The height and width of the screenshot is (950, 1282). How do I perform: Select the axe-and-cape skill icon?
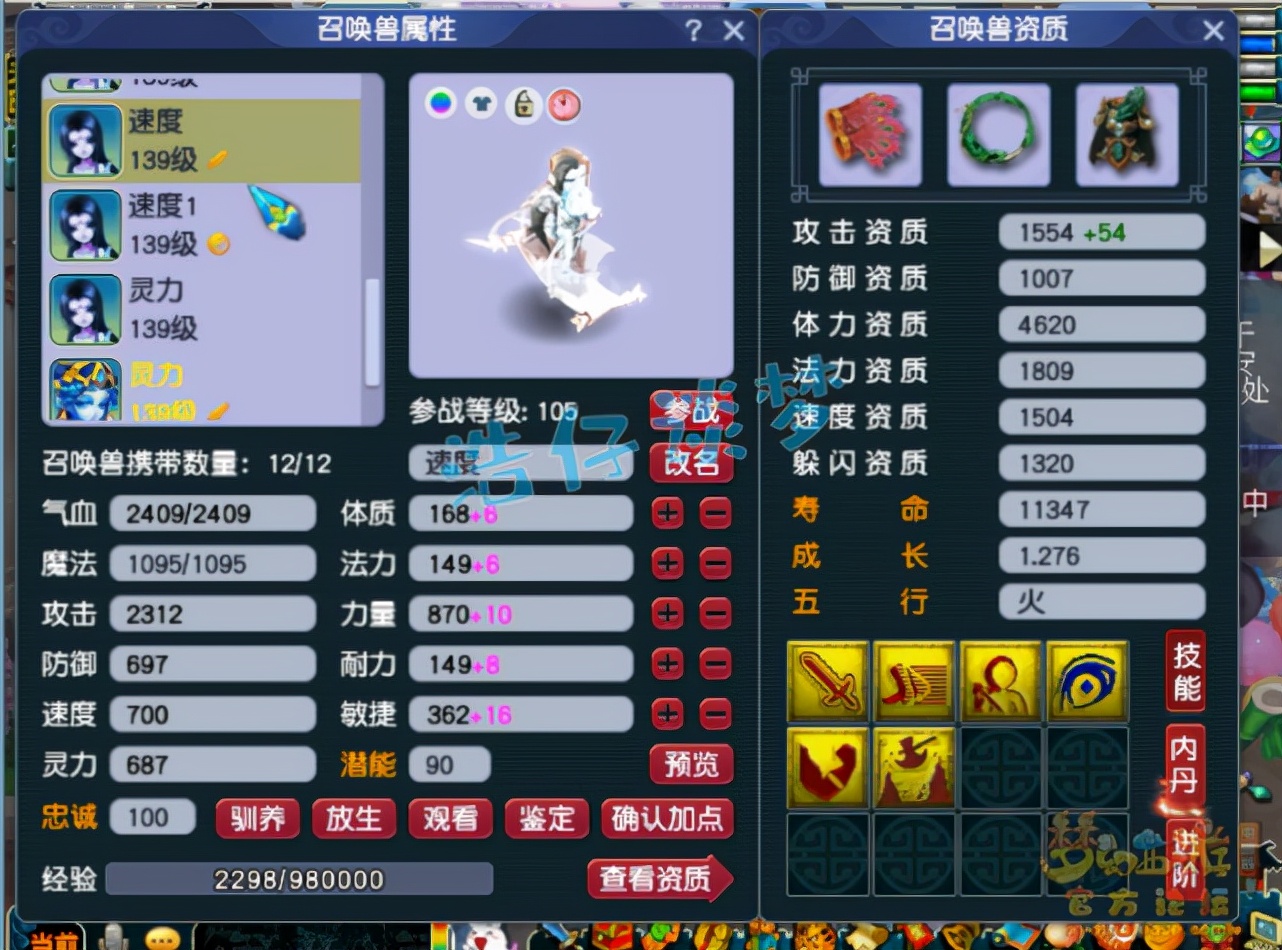tap(914, 768)
